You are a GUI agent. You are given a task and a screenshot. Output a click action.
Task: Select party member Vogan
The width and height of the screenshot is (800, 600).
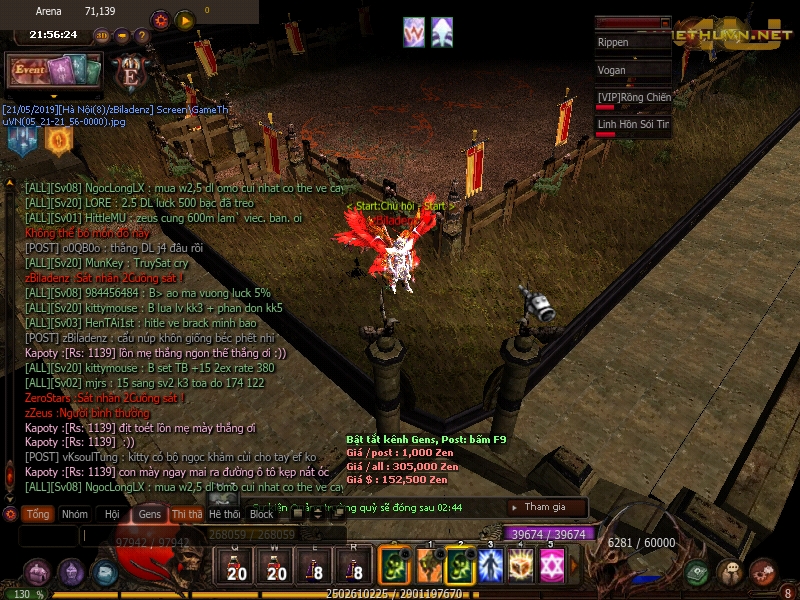point(632,71)
